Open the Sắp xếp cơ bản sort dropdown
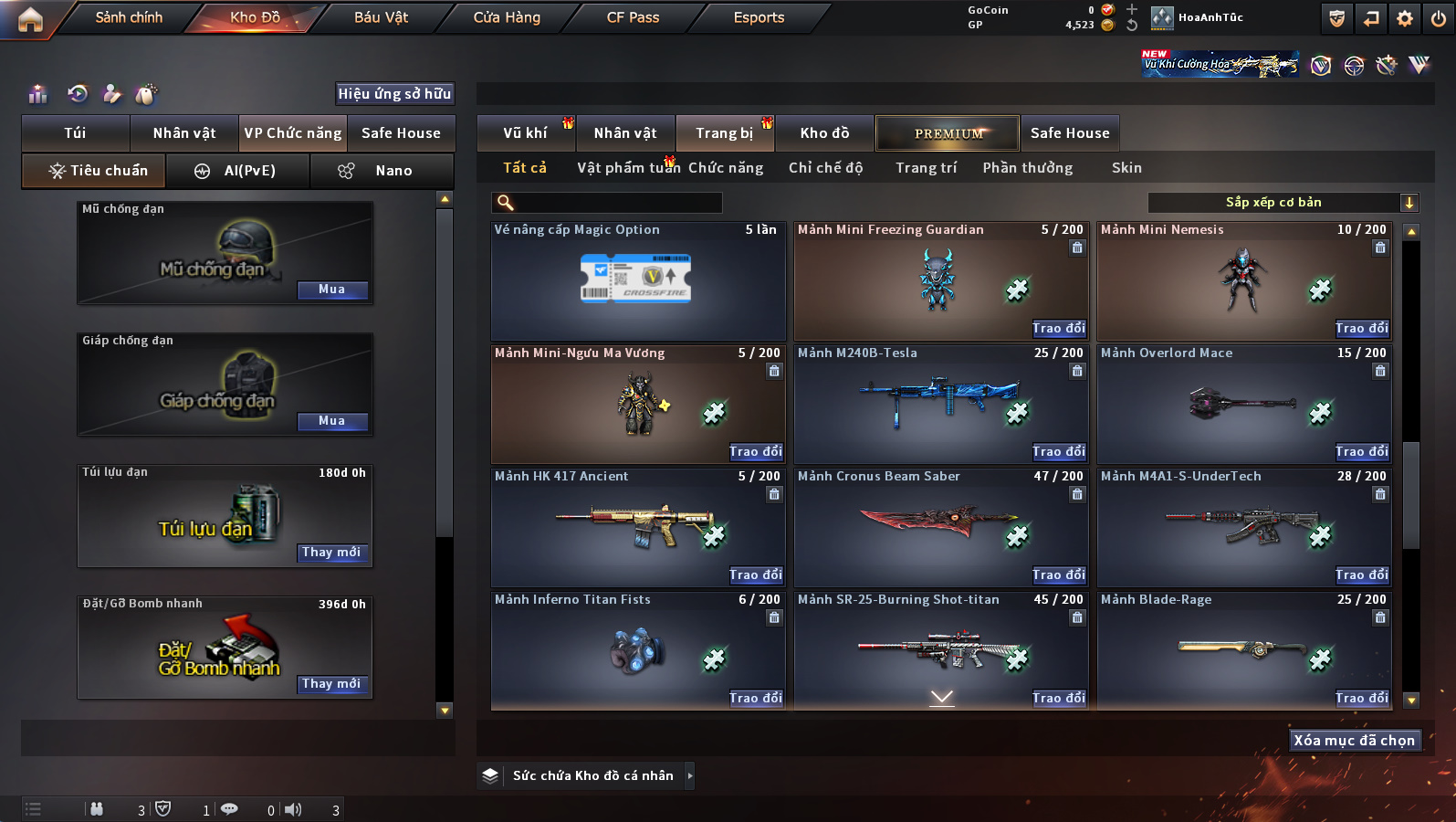This screenshot has width=1456, height=822. pyautogui.click(x=1282, y=203)
